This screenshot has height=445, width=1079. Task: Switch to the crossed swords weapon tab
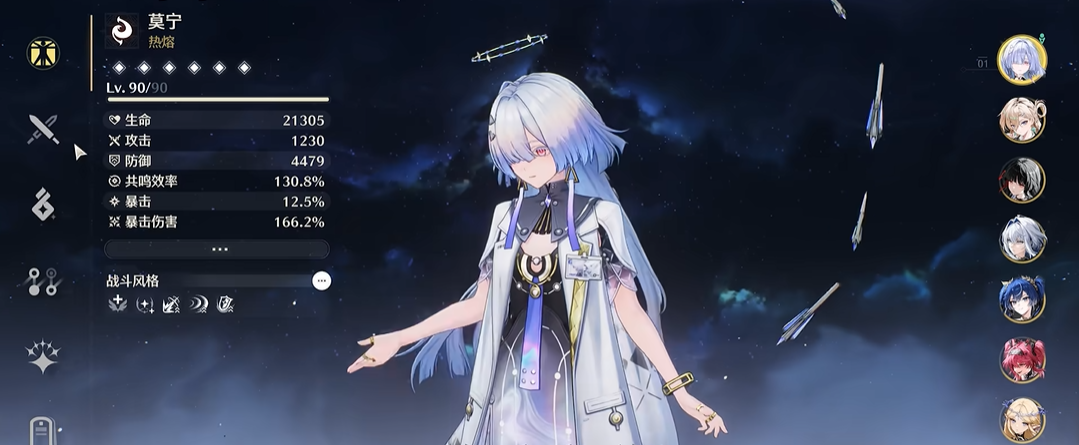pyautogui.click(x=43, y=128)
